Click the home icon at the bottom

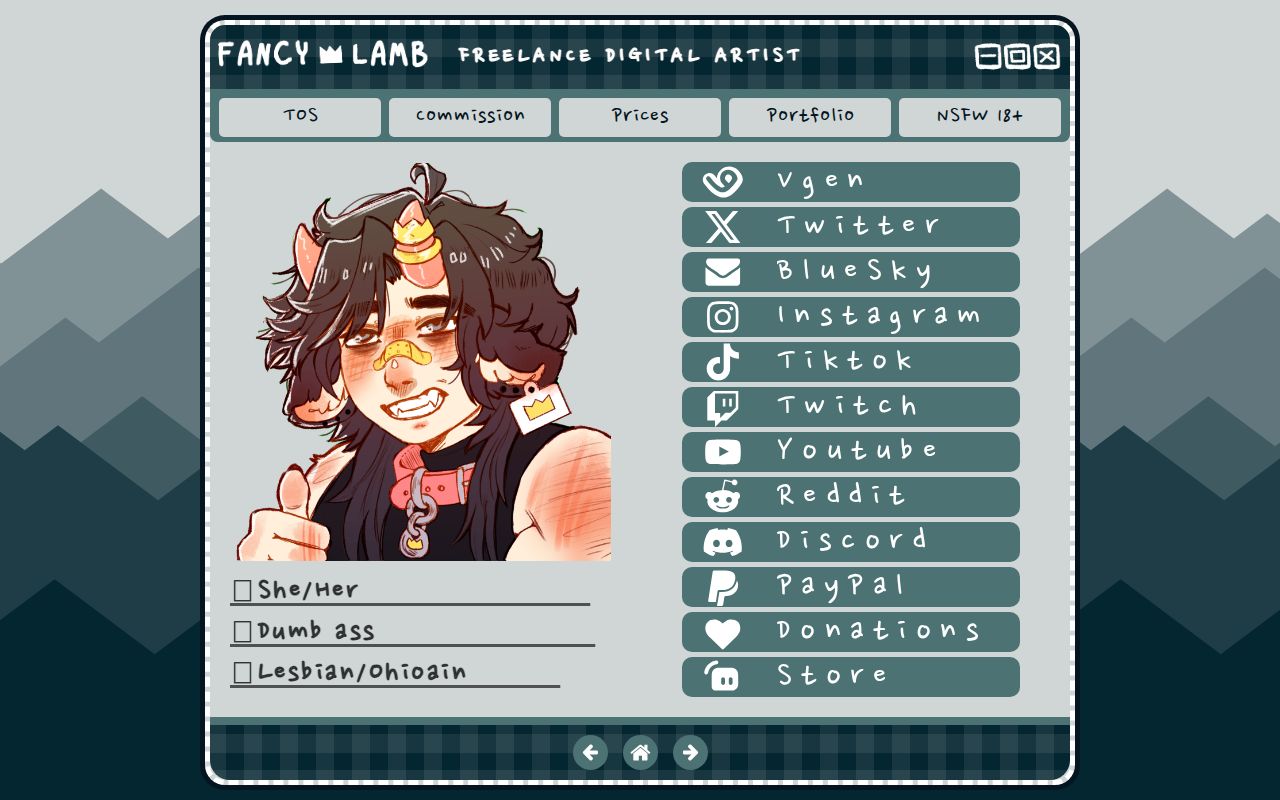[x=640, y=752]
